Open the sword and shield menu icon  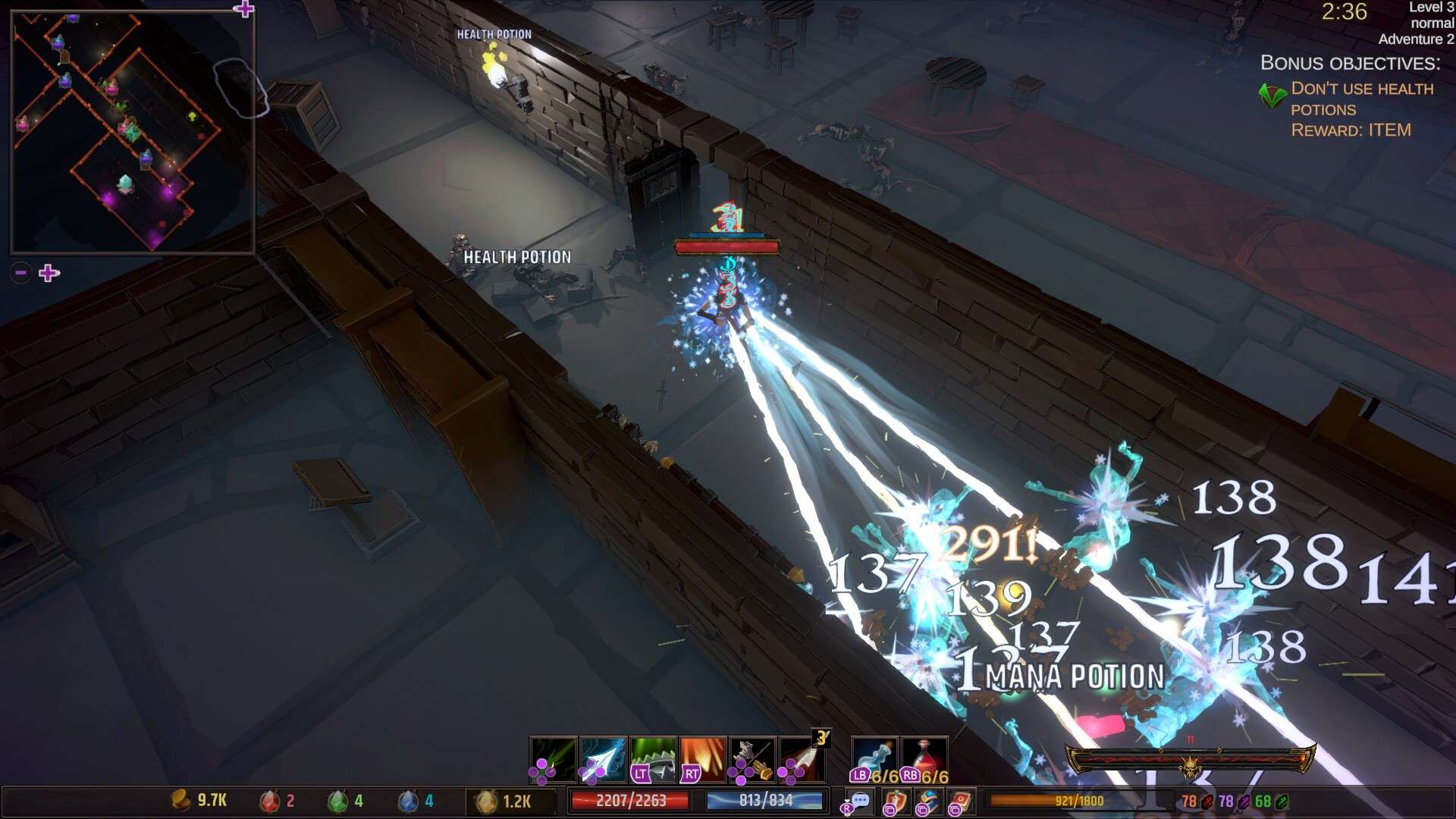click(895, 801)
